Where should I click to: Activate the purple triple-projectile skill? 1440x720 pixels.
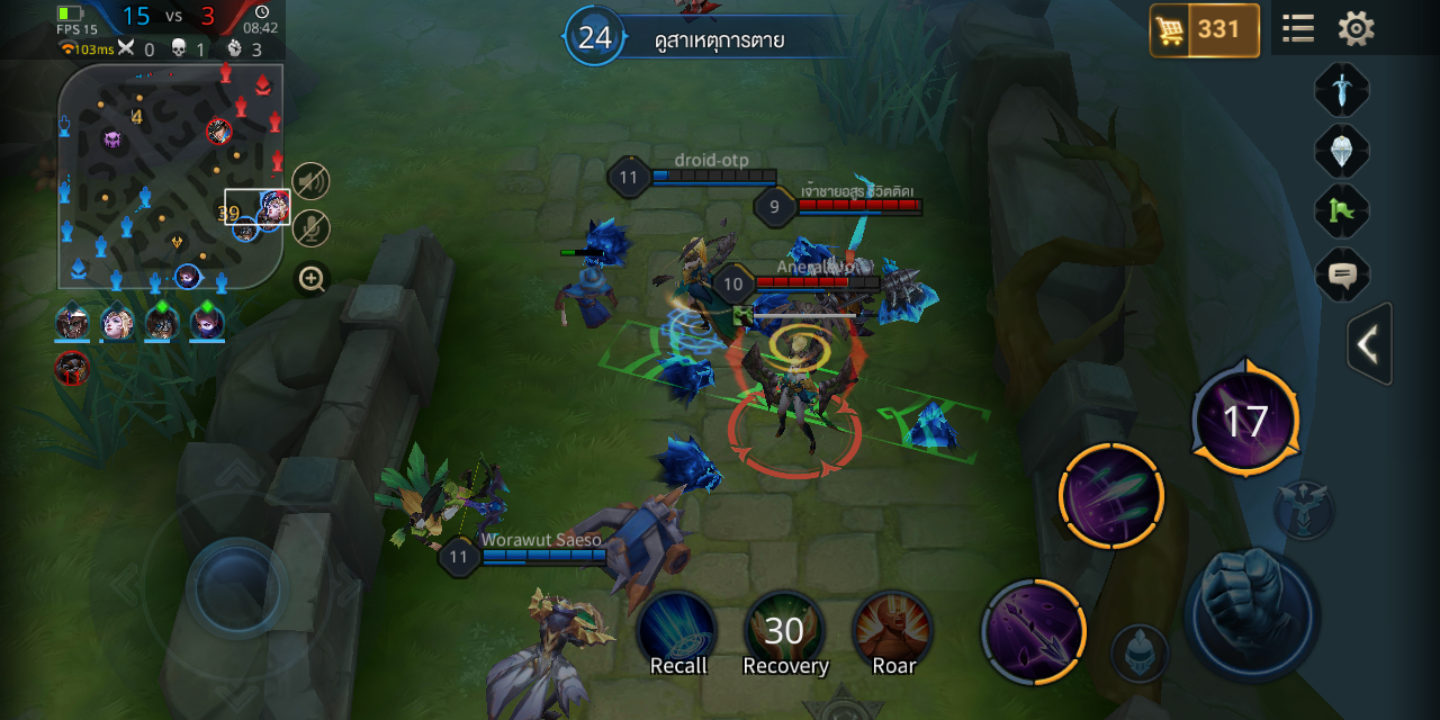pos(1111,496)
